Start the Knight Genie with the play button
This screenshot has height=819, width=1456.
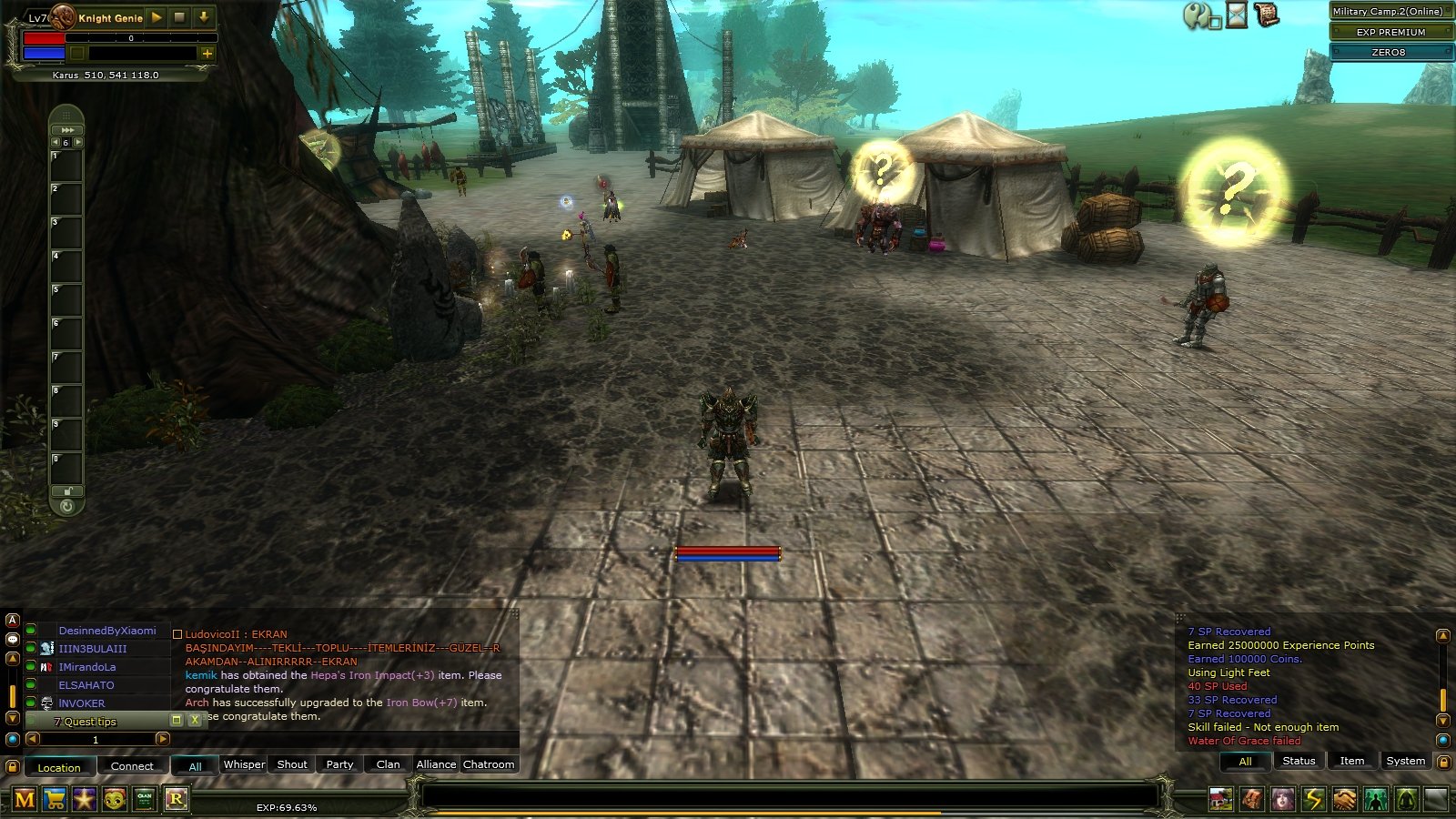click(157, 17)
